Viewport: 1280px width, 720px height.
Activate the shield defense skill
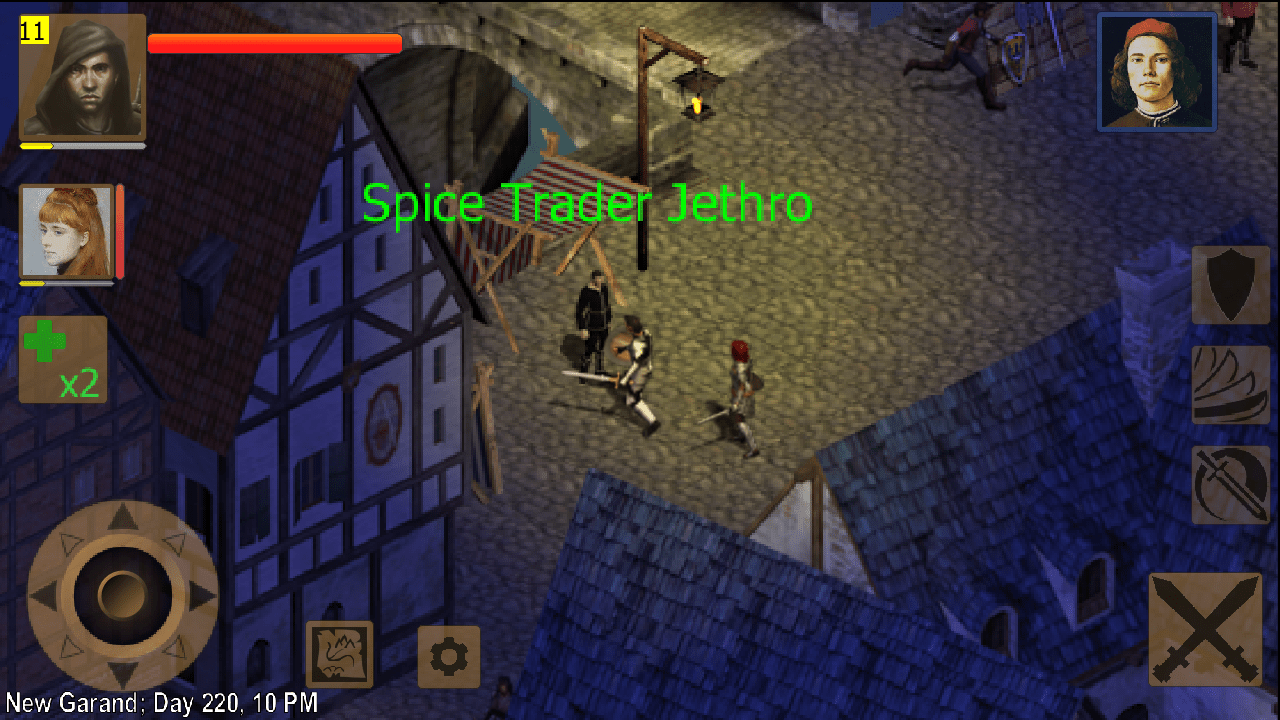[1229, 285]
